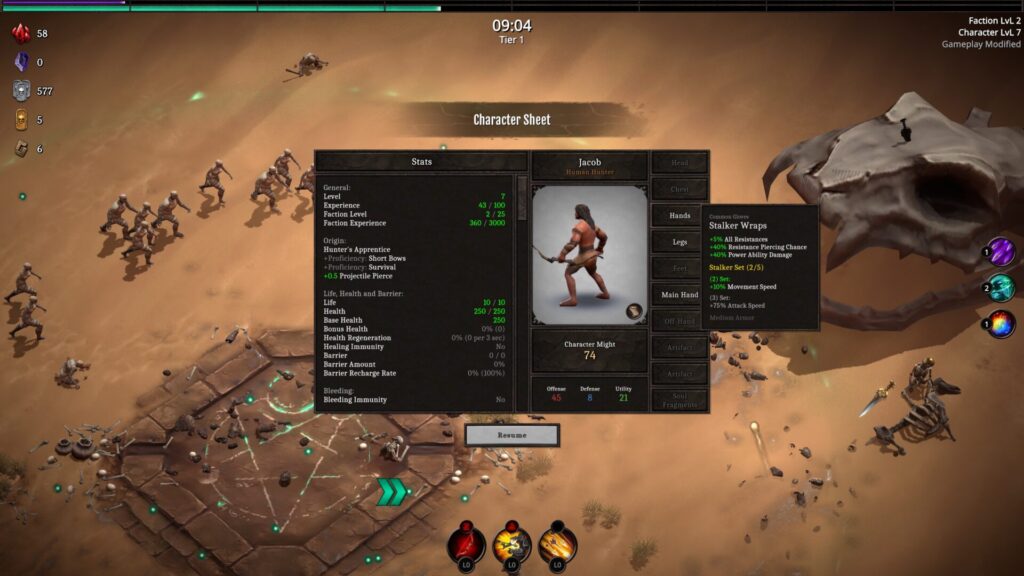Image resolution: width=1024 pixels, height=576 pixels.
Task: Select the Chest equipment slot
Action: (680, 189)
